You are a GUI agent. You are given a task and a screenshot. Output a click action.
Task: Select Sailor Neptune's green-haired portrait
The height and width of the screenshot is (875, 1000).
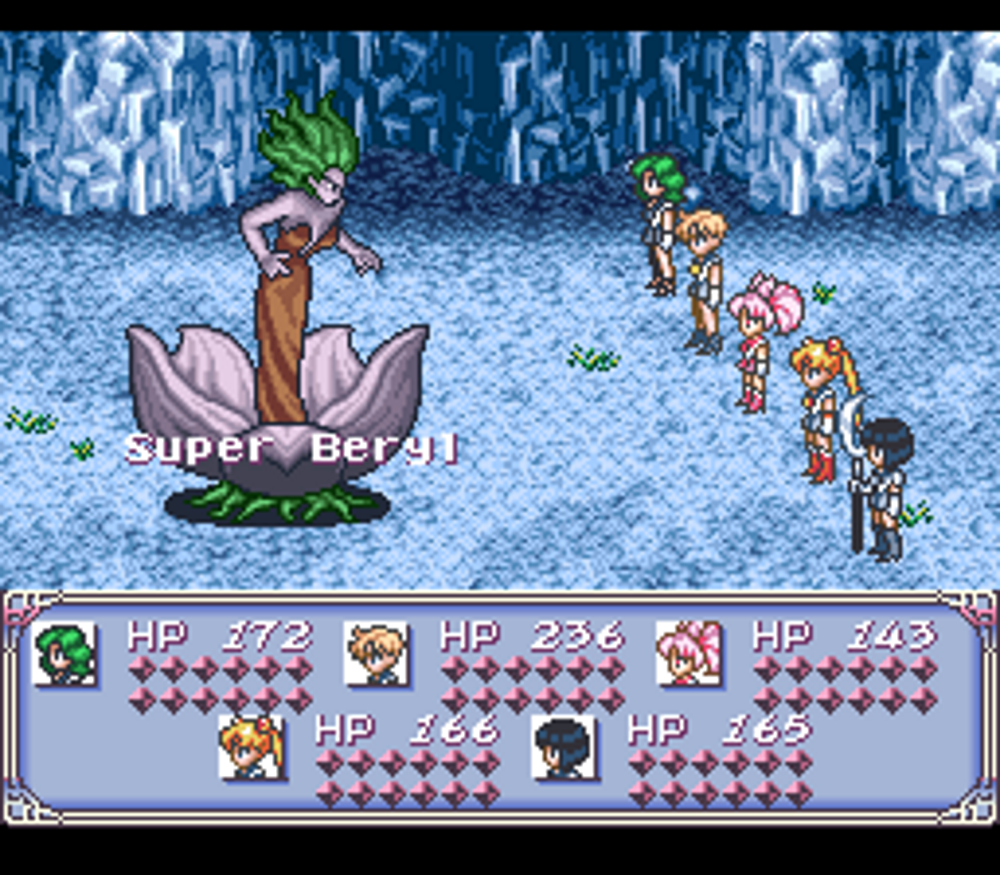click(65, 653)
